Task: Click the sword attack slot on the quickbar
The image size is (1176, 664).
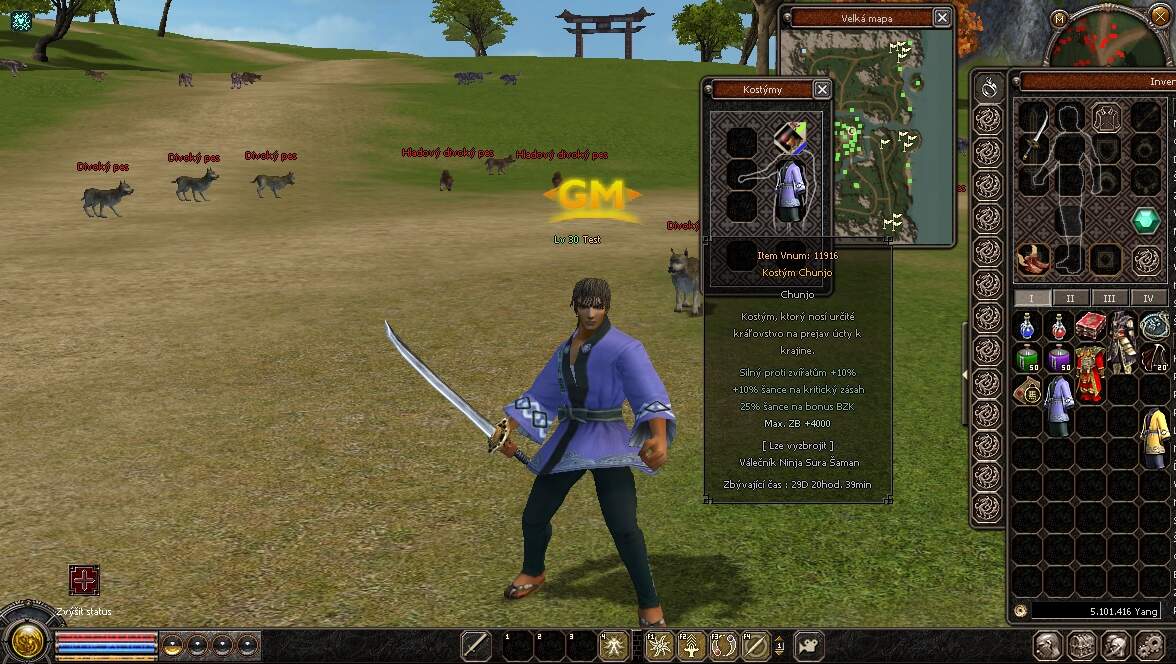Action: (476, 646)
